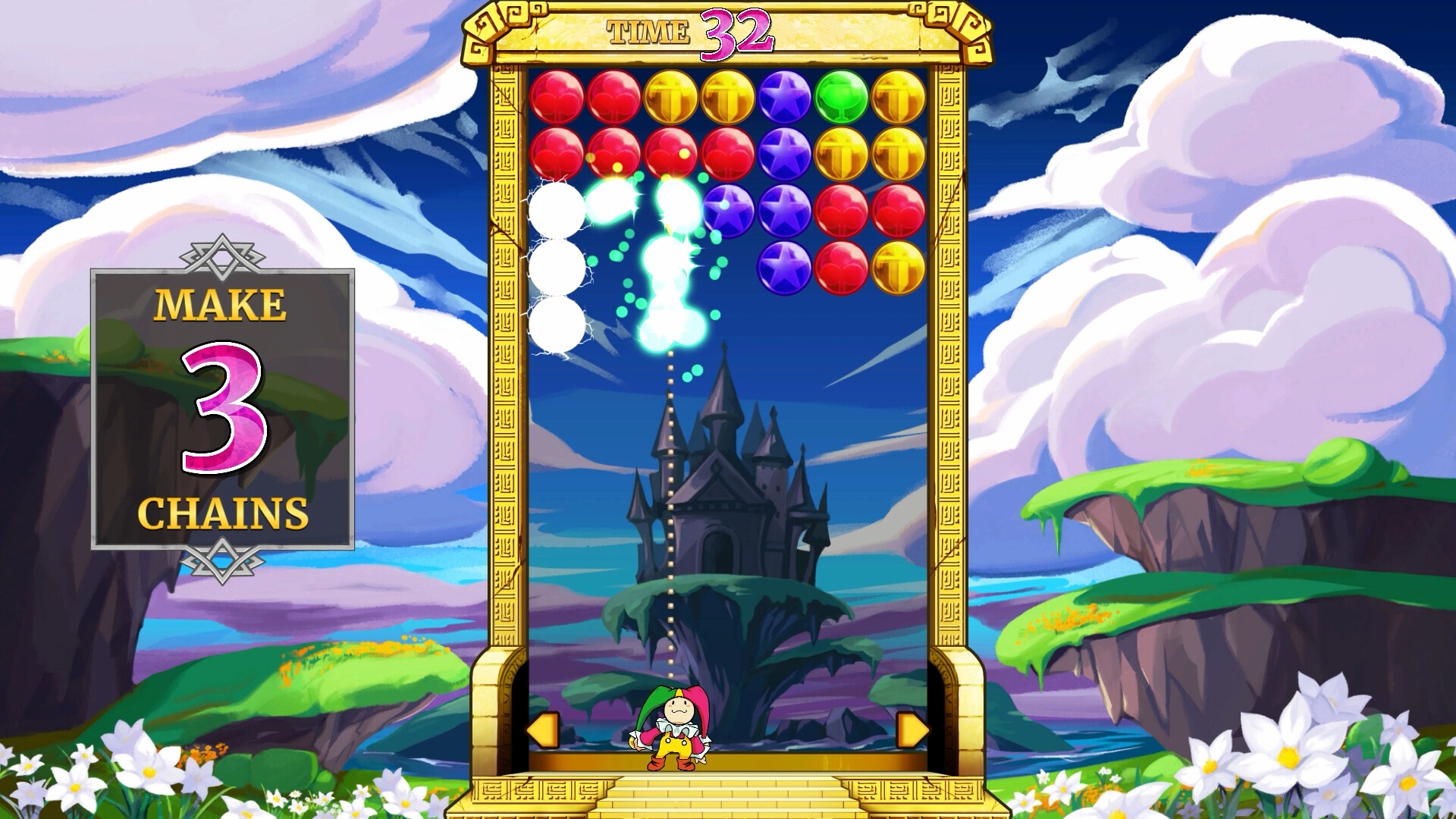Select the purple star bubble beside the green one
Viewport: 1456px width, 819px height.
(x=785, y=97)
